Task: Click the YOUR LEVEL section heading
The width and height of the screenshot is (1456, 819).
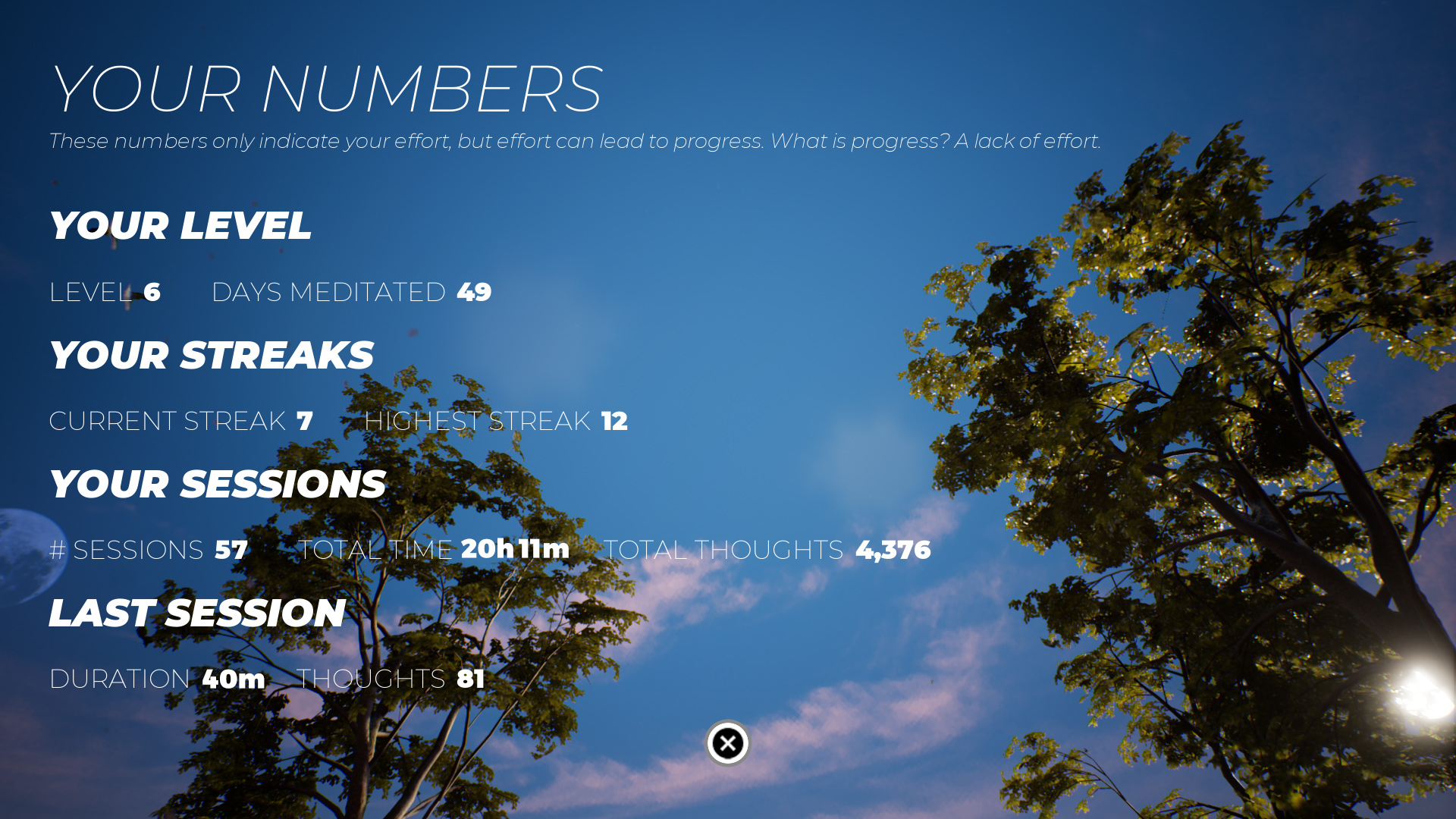Action: coord(180,225)
